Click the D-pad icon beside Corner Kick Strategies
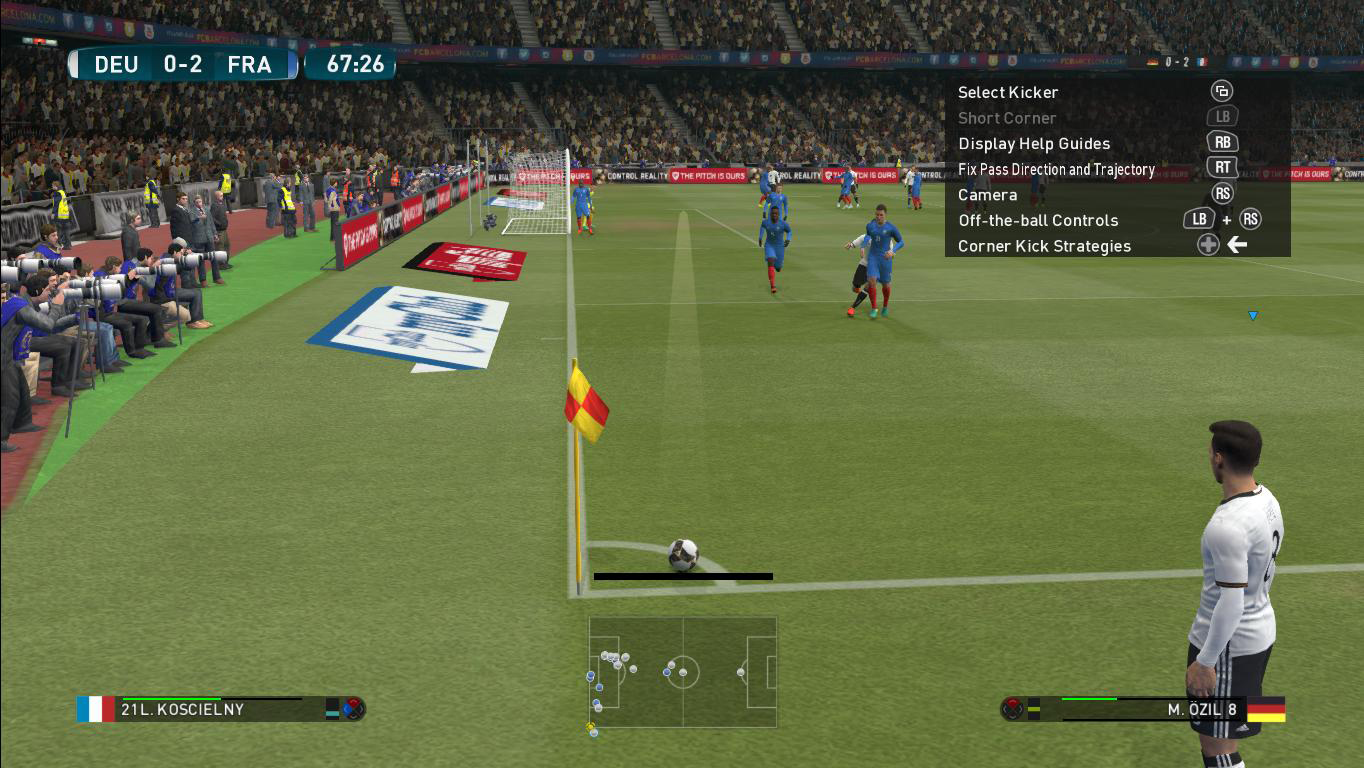The image size is (1364, 768). pyautogui.click(x=1208, y=243)
